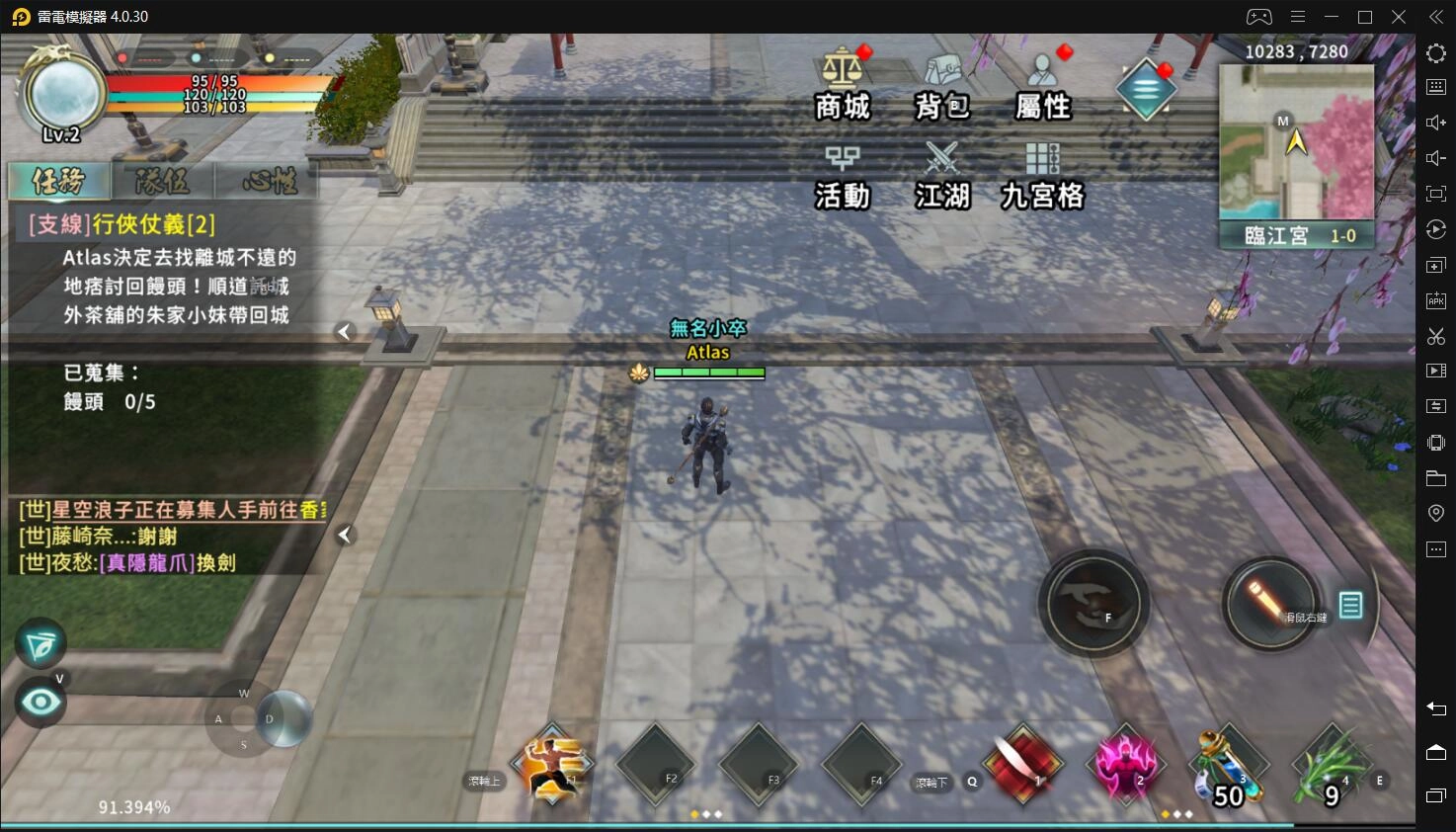Switch to the 心性 tab

pyautogui.click(x=269, y=182)
